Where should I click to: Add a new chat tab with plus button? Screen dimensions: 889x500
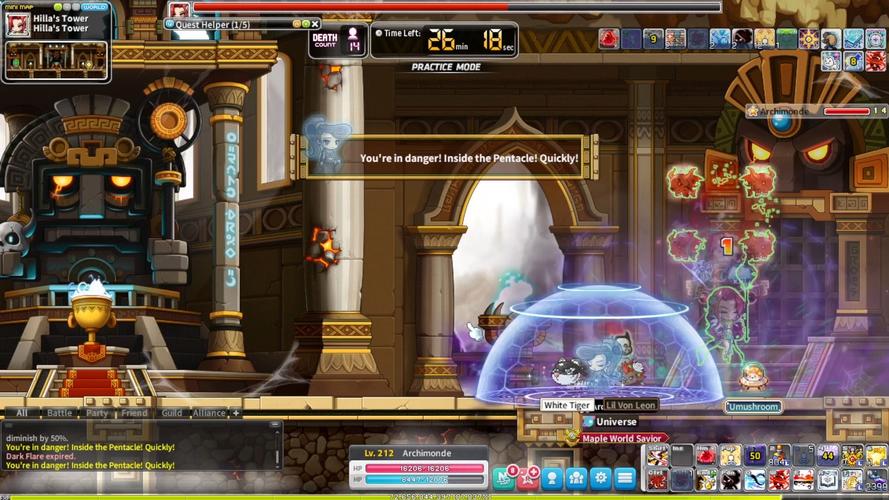point(236,412)
